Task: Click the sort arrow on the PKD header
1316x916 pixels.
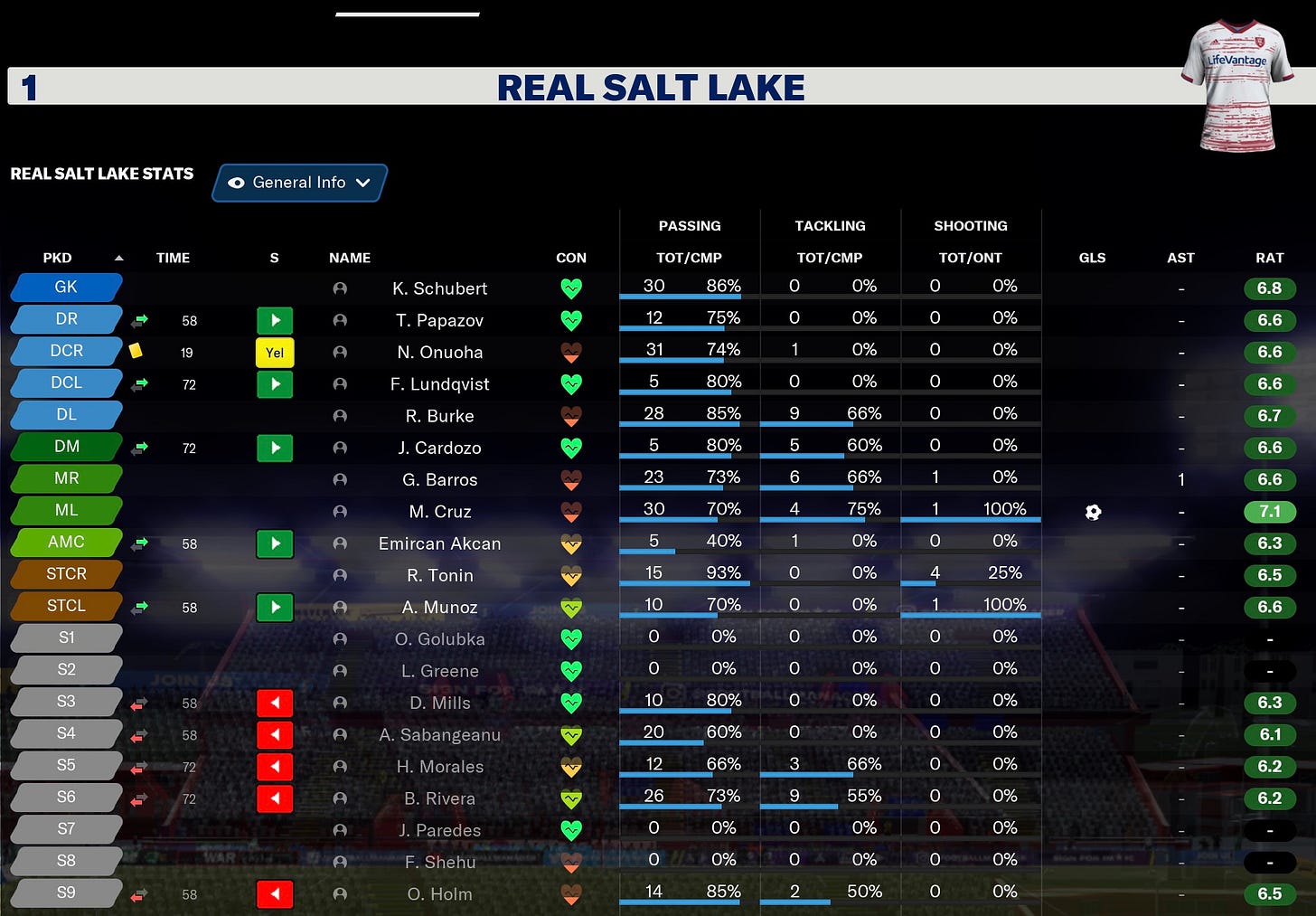Action: pos(118,257)
